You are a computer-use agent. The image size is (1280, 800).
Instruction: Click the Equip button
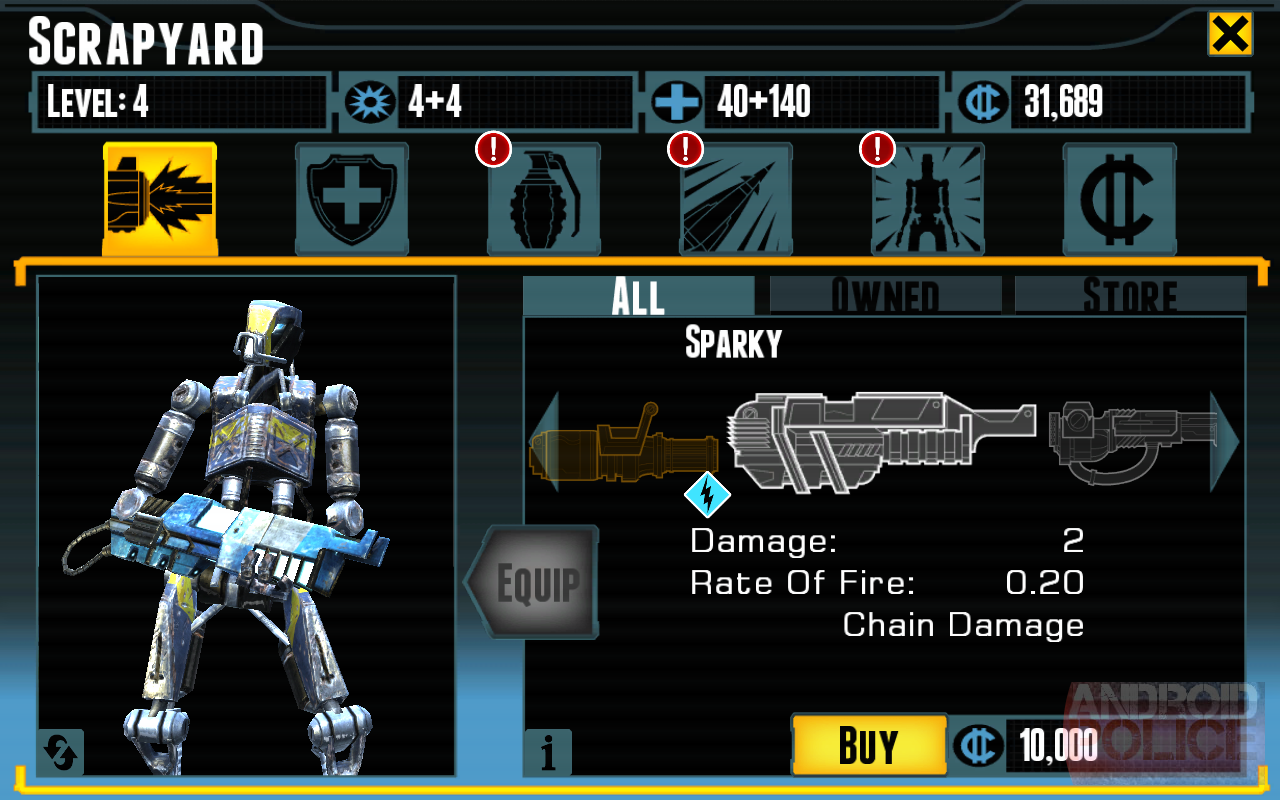pyautogui.click(x=535, y=583)
